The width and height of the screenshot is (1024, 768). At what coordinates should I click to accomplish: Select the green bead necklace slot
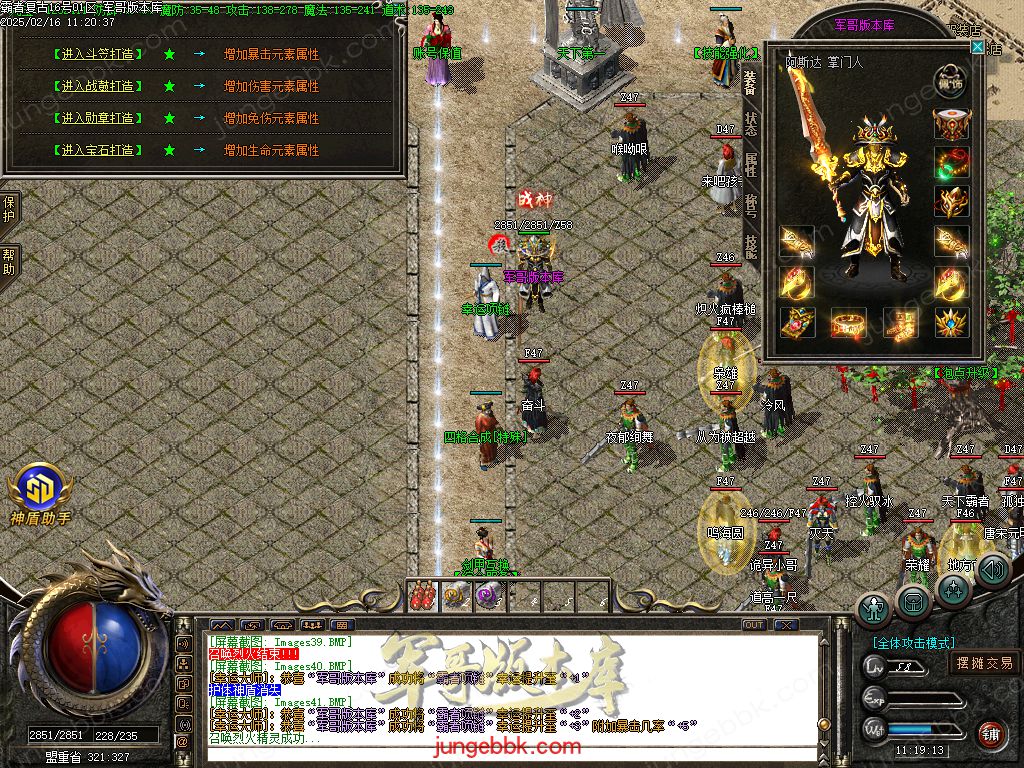point(952,162)
